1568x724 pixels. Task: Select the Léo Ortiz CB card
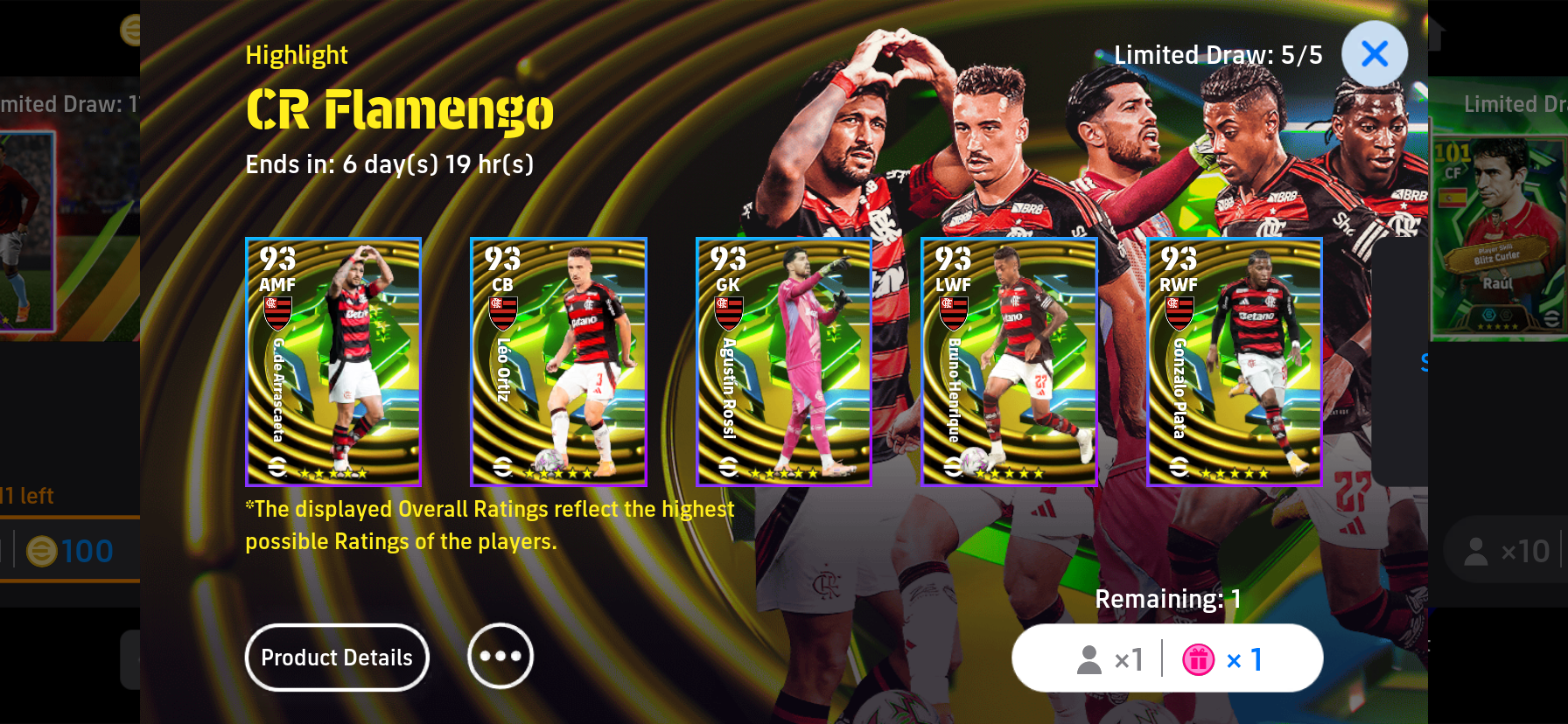pos(558,361)
